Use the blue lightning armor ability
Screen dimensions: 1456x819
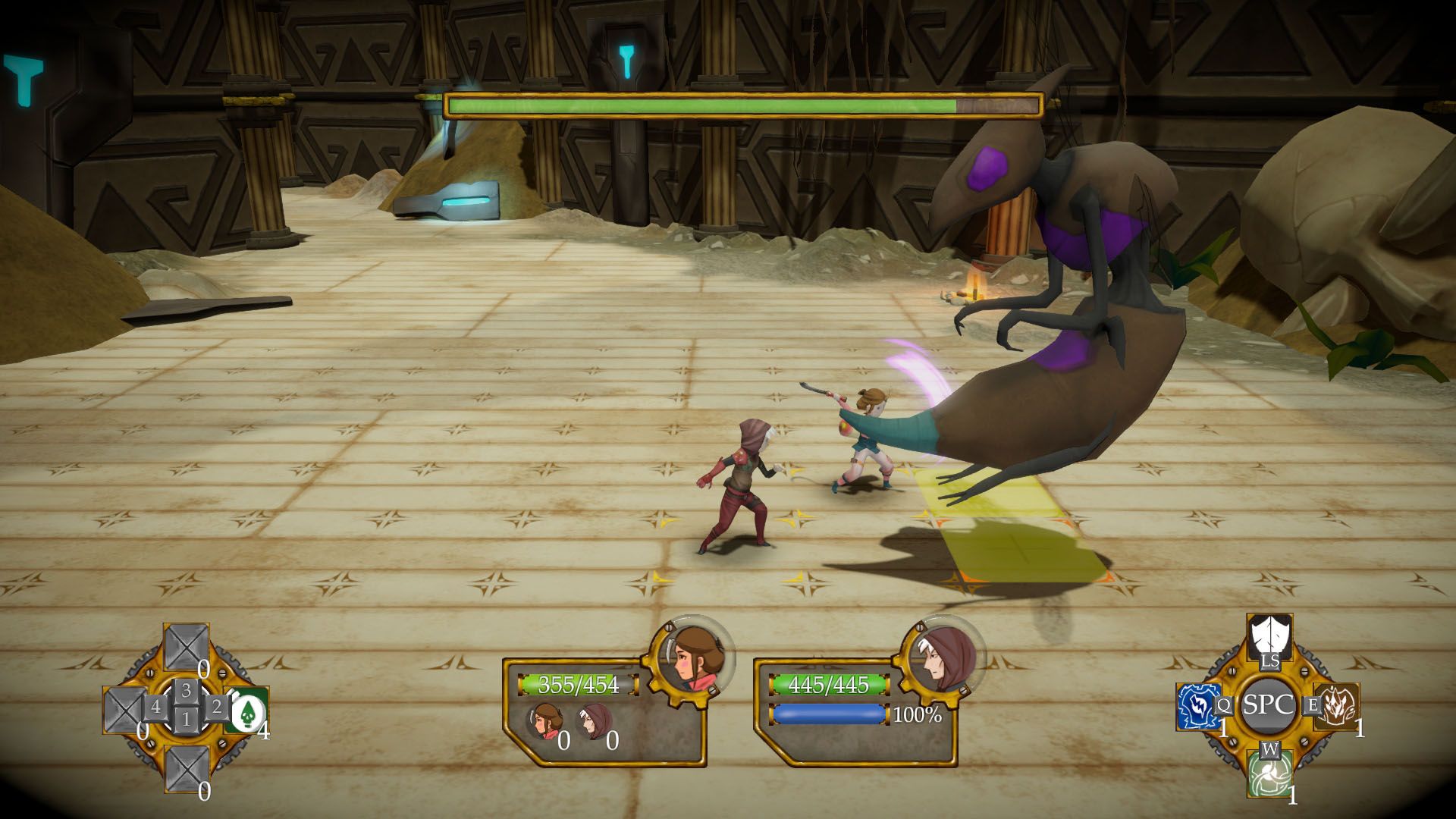click(x=1198, y=706)
